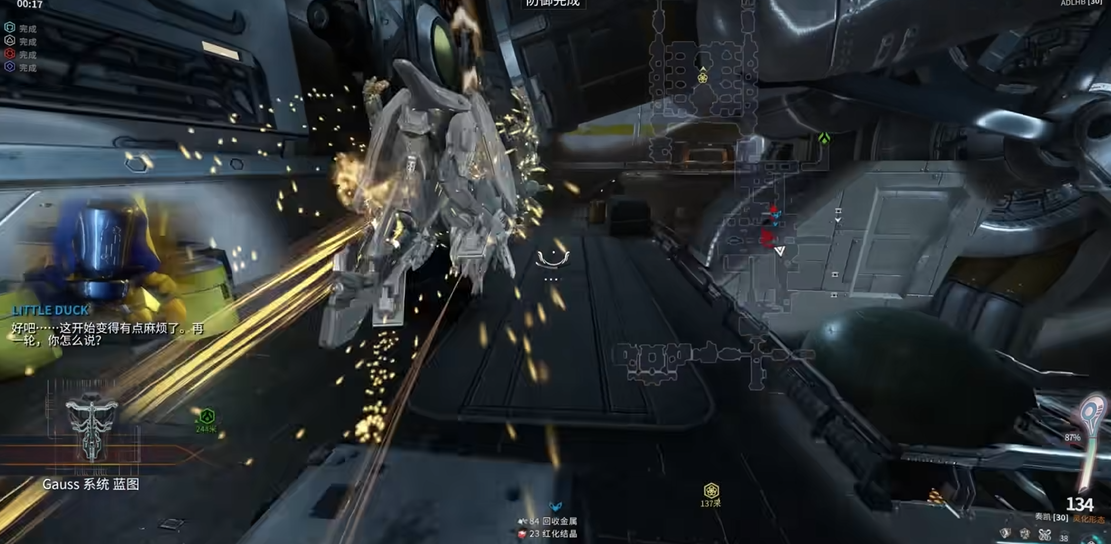Select the red completed objective icon
This screenshot has height=544, width=1111.
(10, 54)
